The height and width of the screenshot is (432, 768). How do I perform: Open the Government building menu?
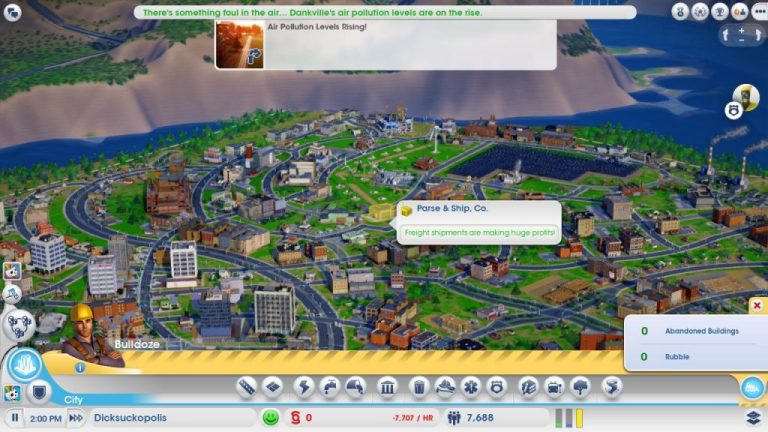(x=388, y=387)
